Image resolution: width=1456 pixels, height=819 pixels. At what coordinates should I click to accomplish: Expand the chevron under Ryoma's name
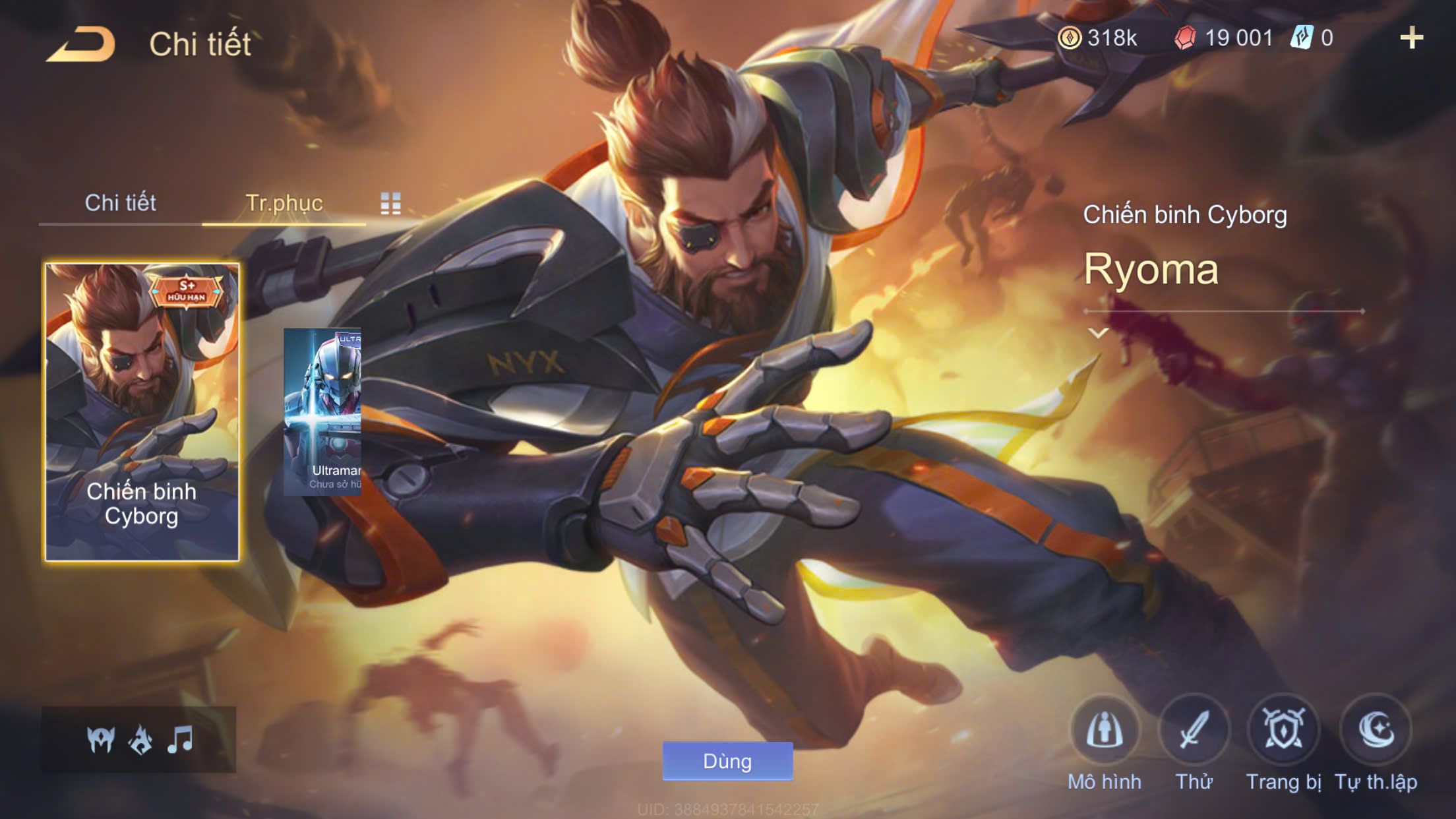pos(1098,333)
